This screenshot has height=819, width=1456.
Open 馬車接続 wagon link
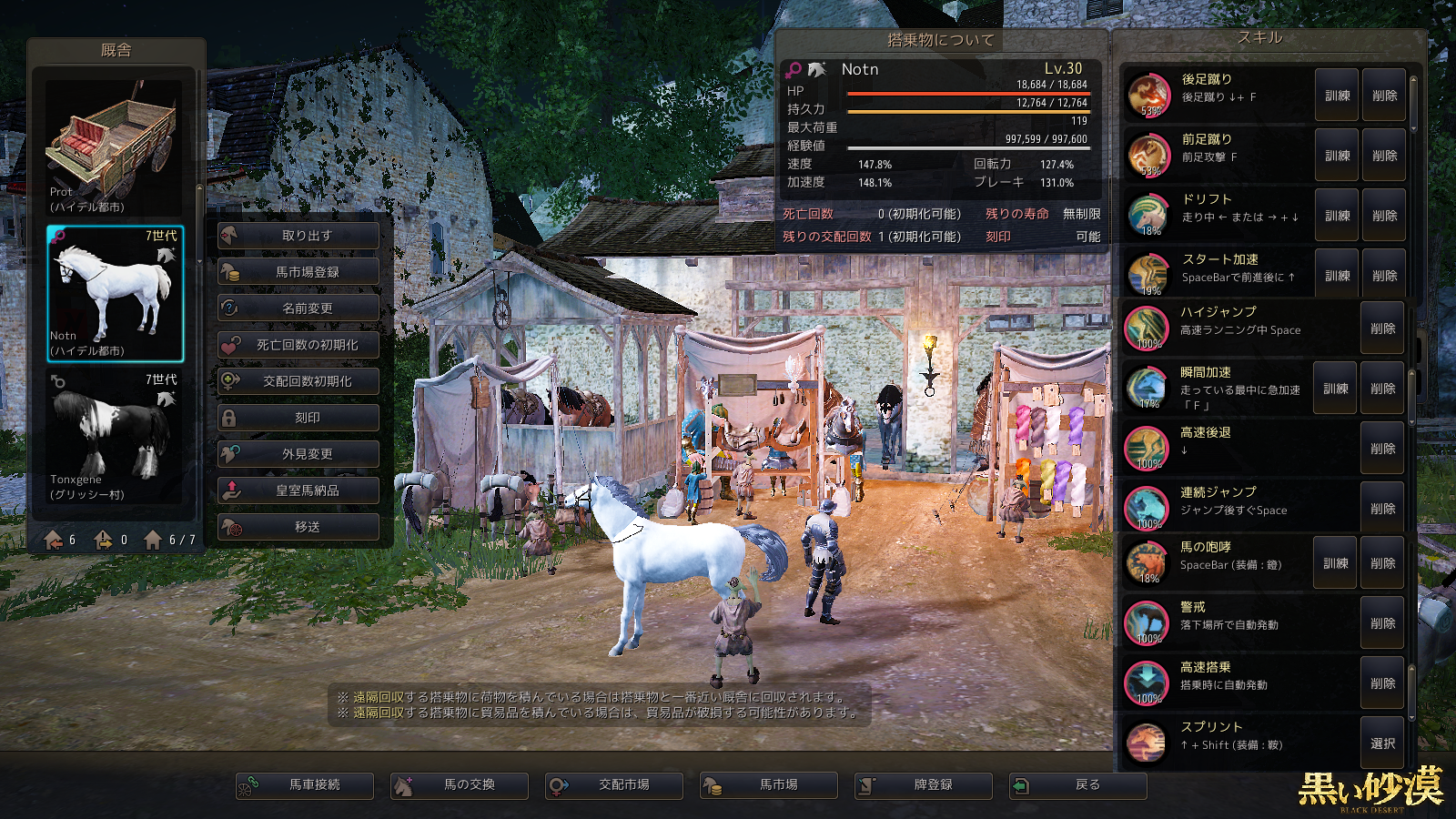[305, 785]
